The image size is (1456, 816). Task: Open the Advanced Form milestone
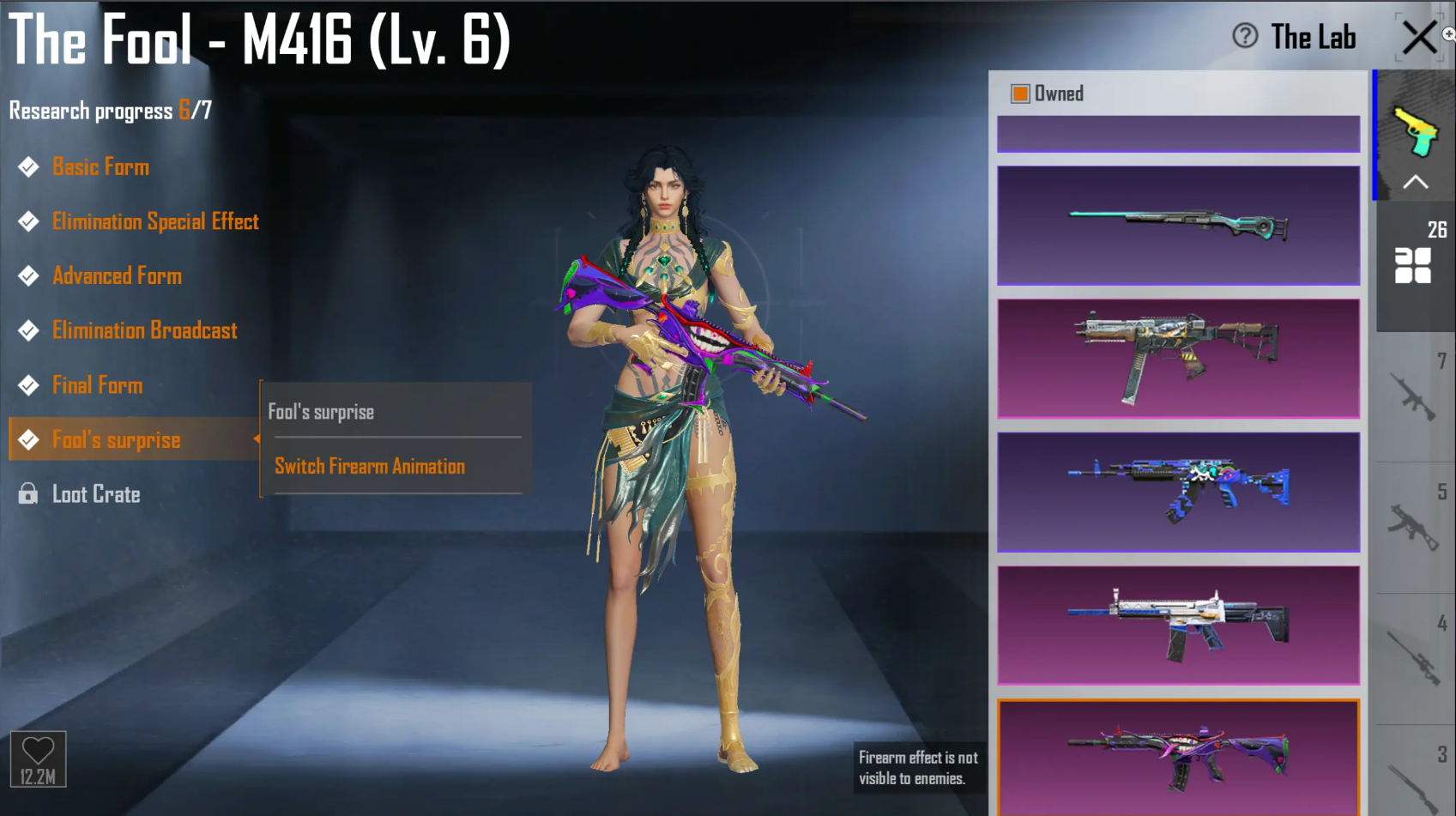tap(117, 275)
